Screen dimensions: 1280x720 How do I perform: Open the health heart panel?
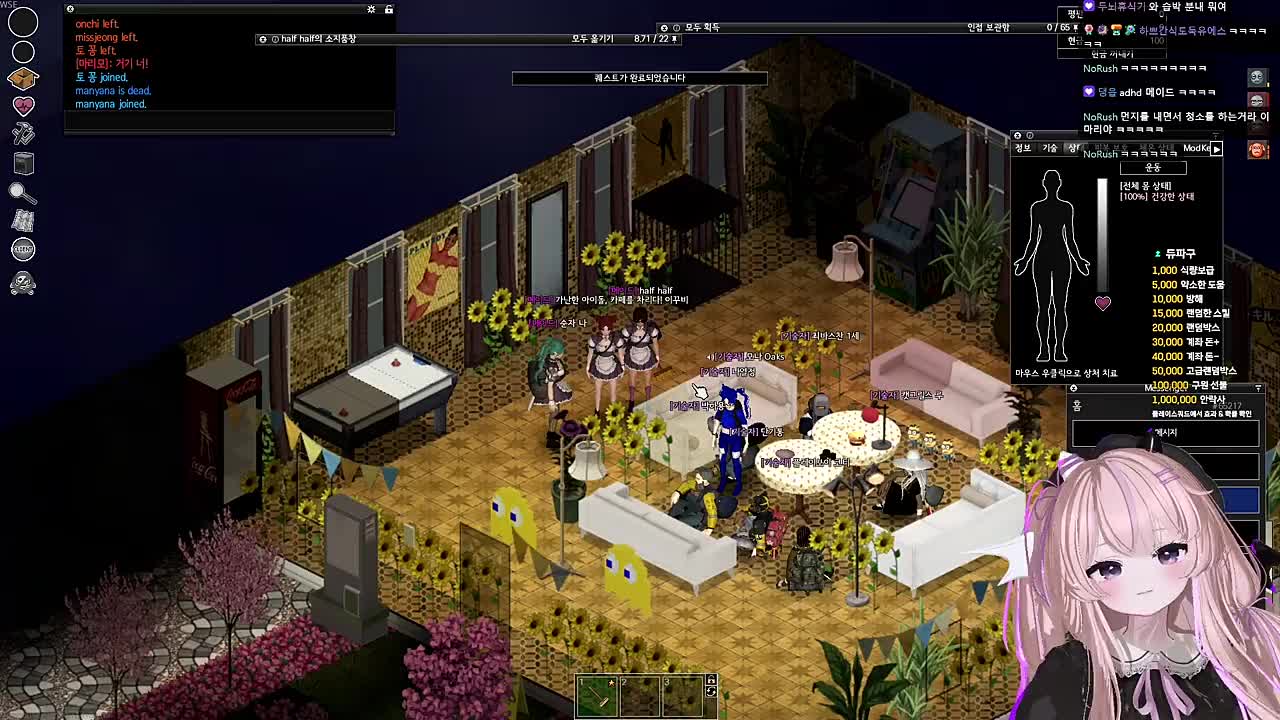click(23, 106)
